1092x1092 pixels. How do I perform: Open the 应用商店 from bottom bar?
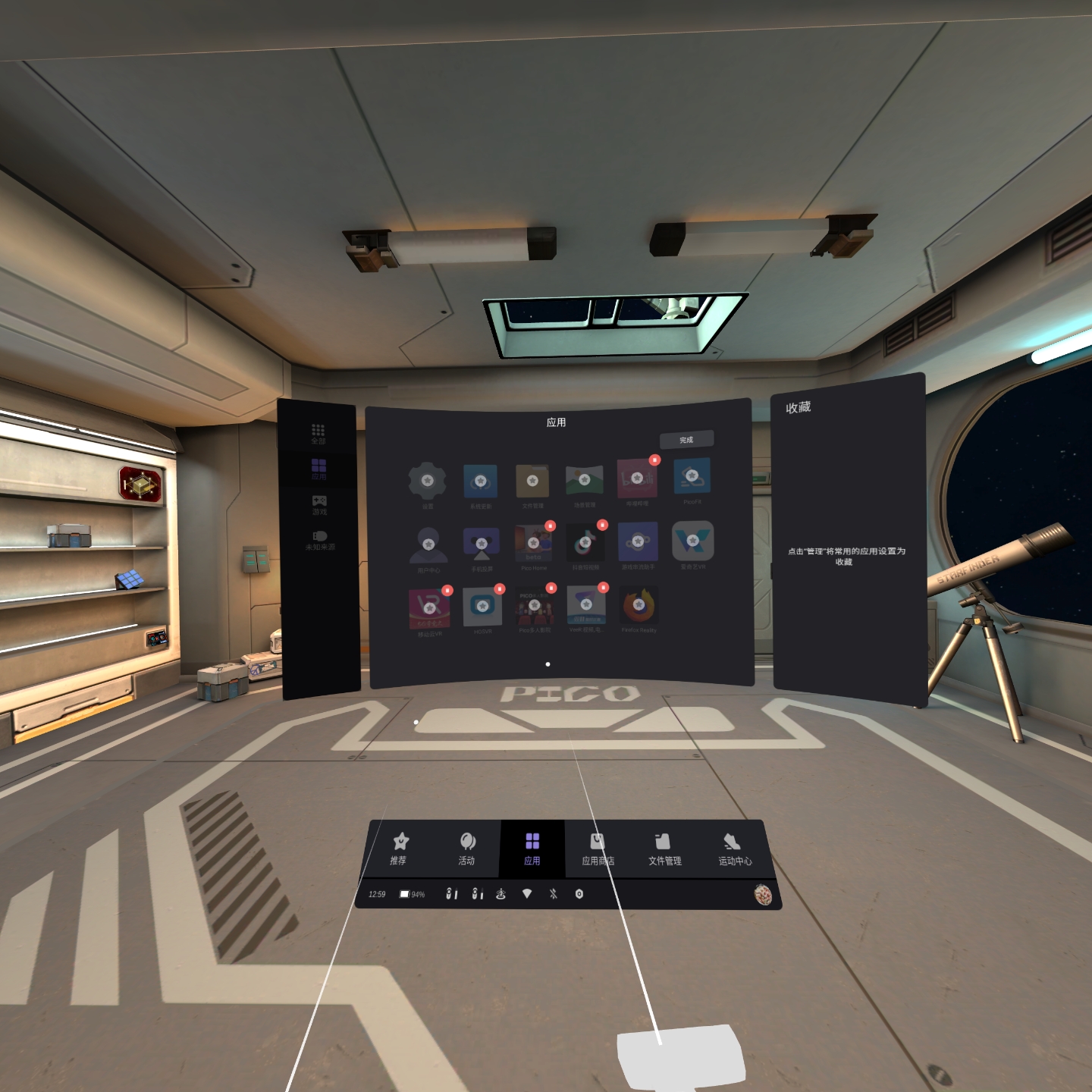(x=598, y=849)
